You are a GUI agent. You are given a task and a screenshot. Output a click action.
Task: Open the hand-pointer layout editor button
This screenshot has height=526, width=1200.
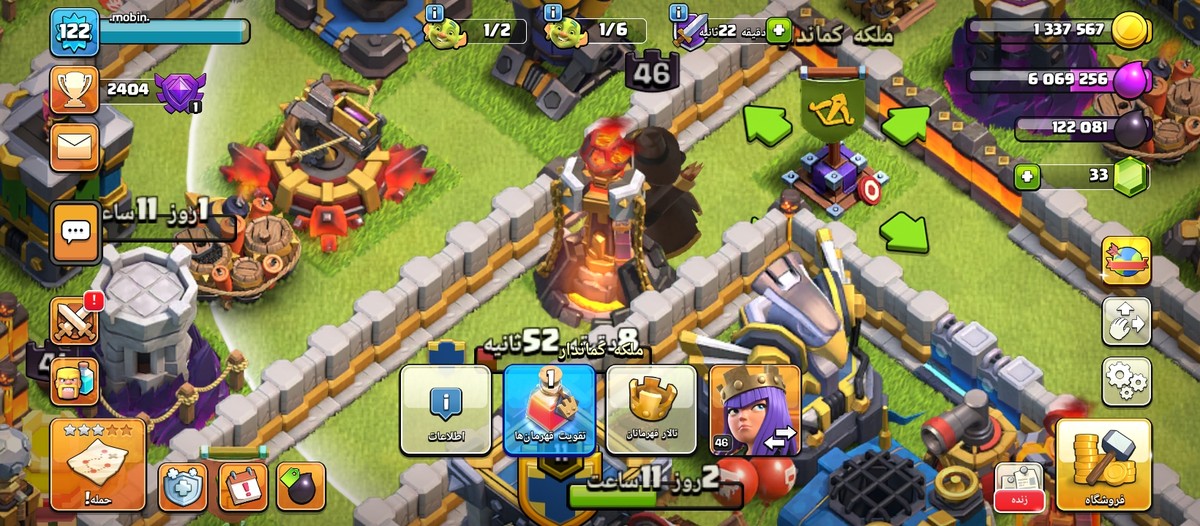(1126, 321)
